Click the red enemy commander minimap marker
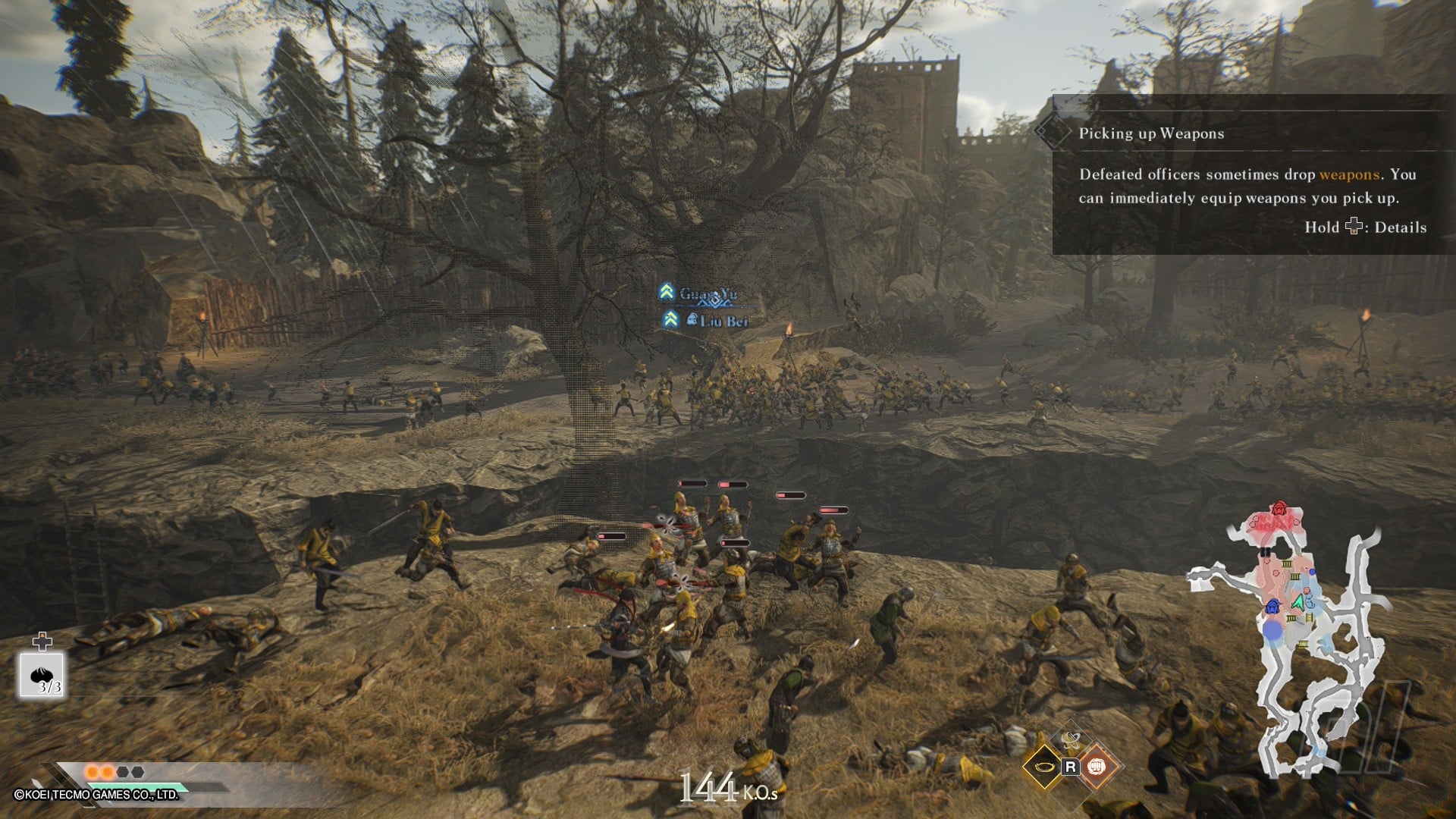Image resolution: width=1456 pixels, height=819 pixels. click(x=1279, y=509)
